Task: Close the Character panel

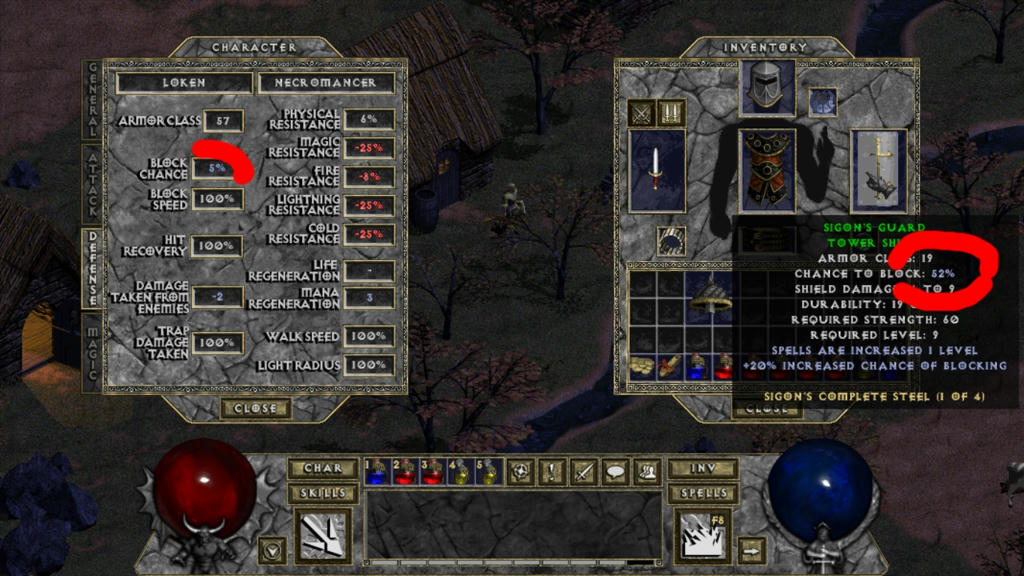Action: pyautogui.click(x=256, y=408)
